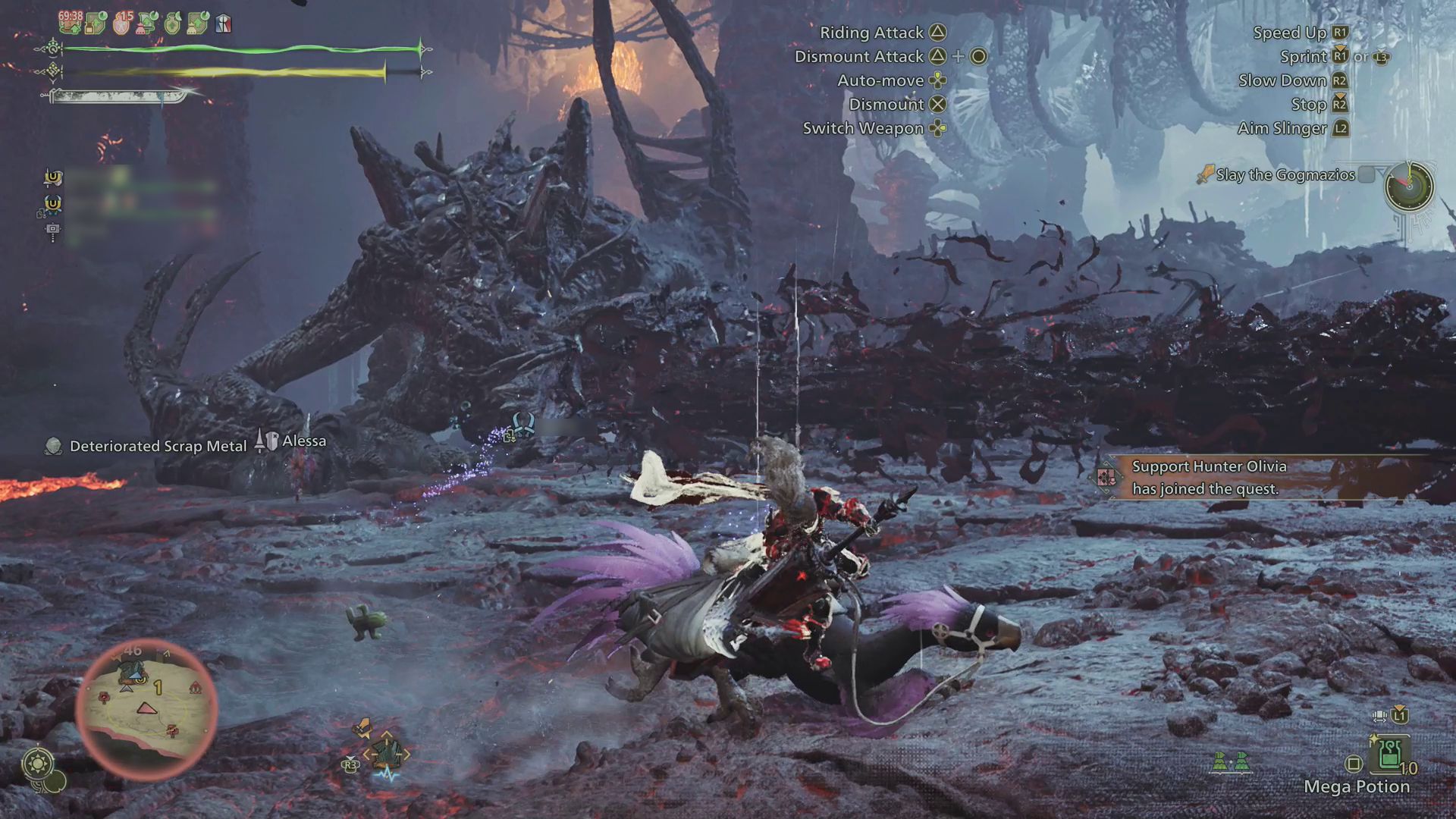Screen dimensions: 1456x819
Task: Click the meal buff icon showing 69:38
Action: (x=71, y=23)
